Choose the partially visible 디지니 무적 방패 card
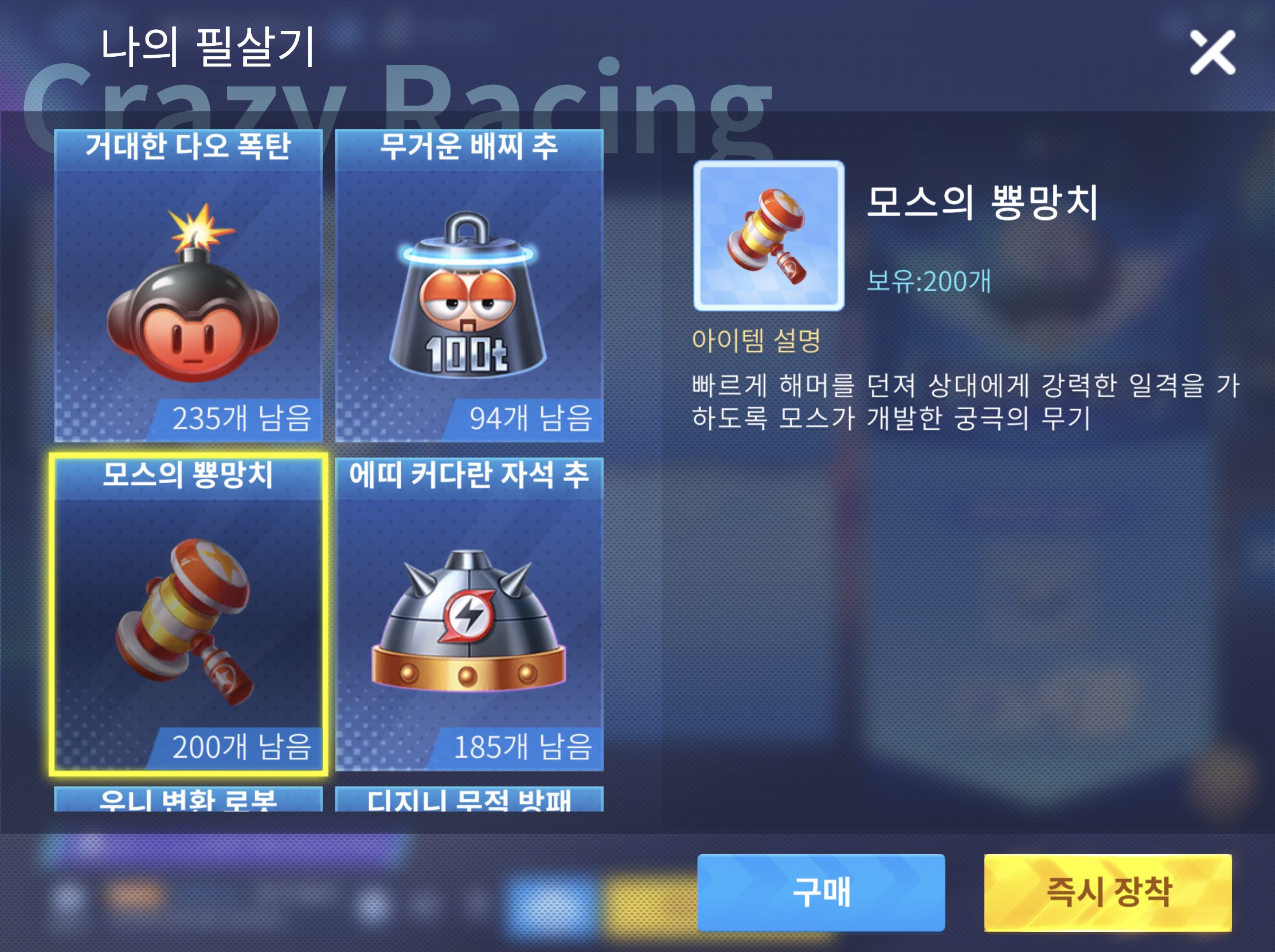The image size is (1275, 952). coord(468,800)
